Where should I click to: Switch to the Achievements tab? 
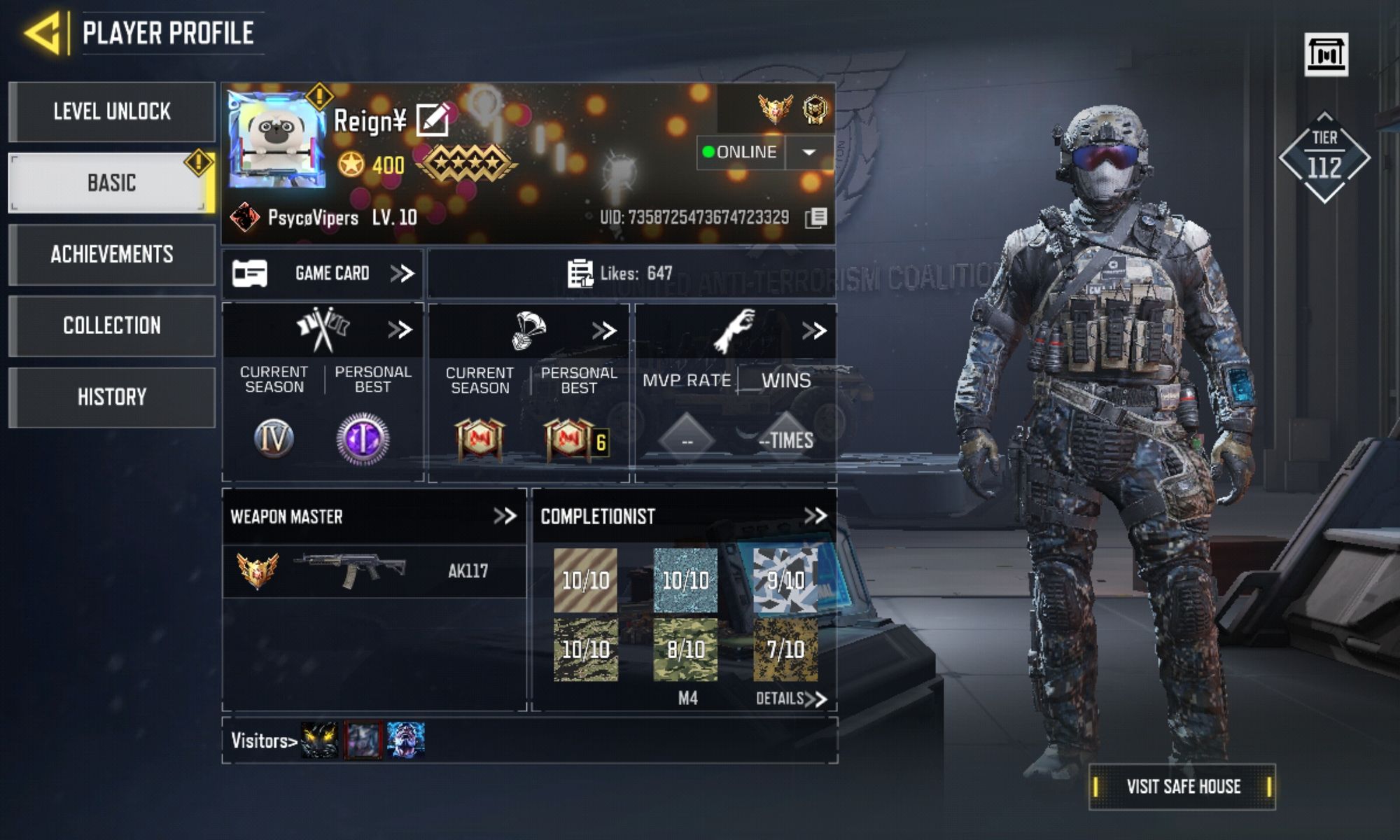click(112, 254)
